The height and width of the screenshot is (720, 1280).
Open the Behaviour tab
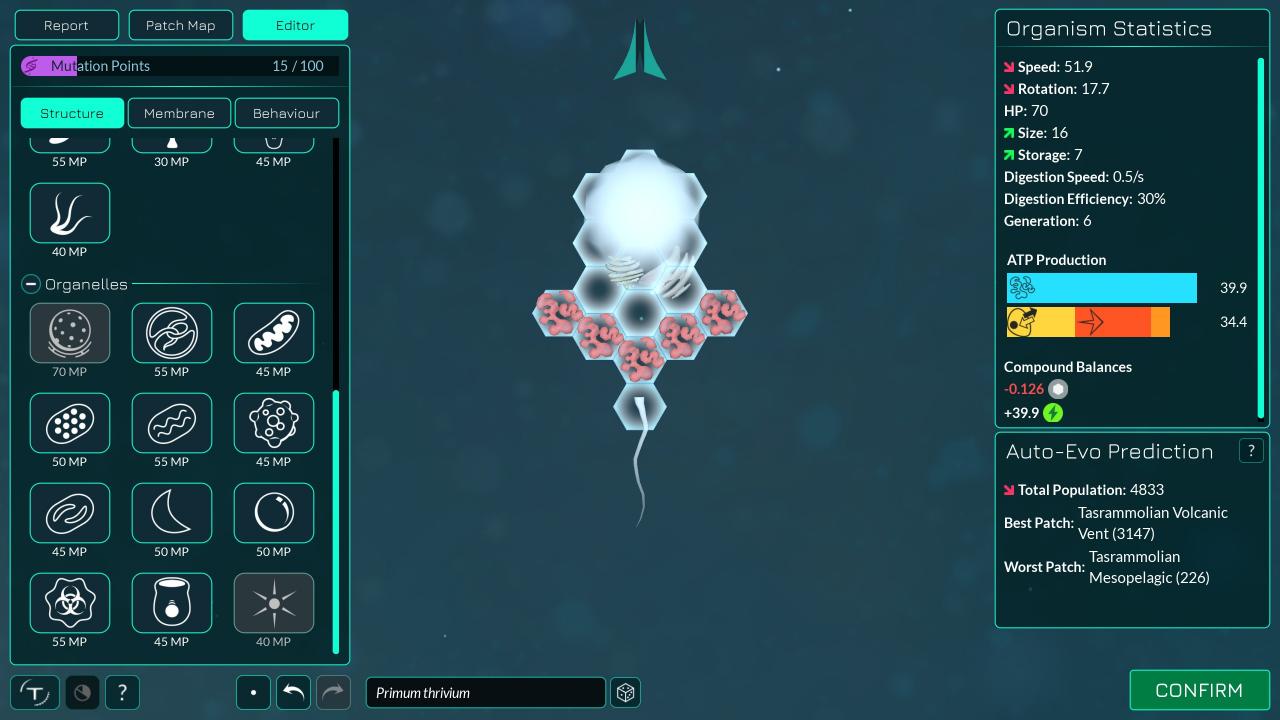(286, 113)
